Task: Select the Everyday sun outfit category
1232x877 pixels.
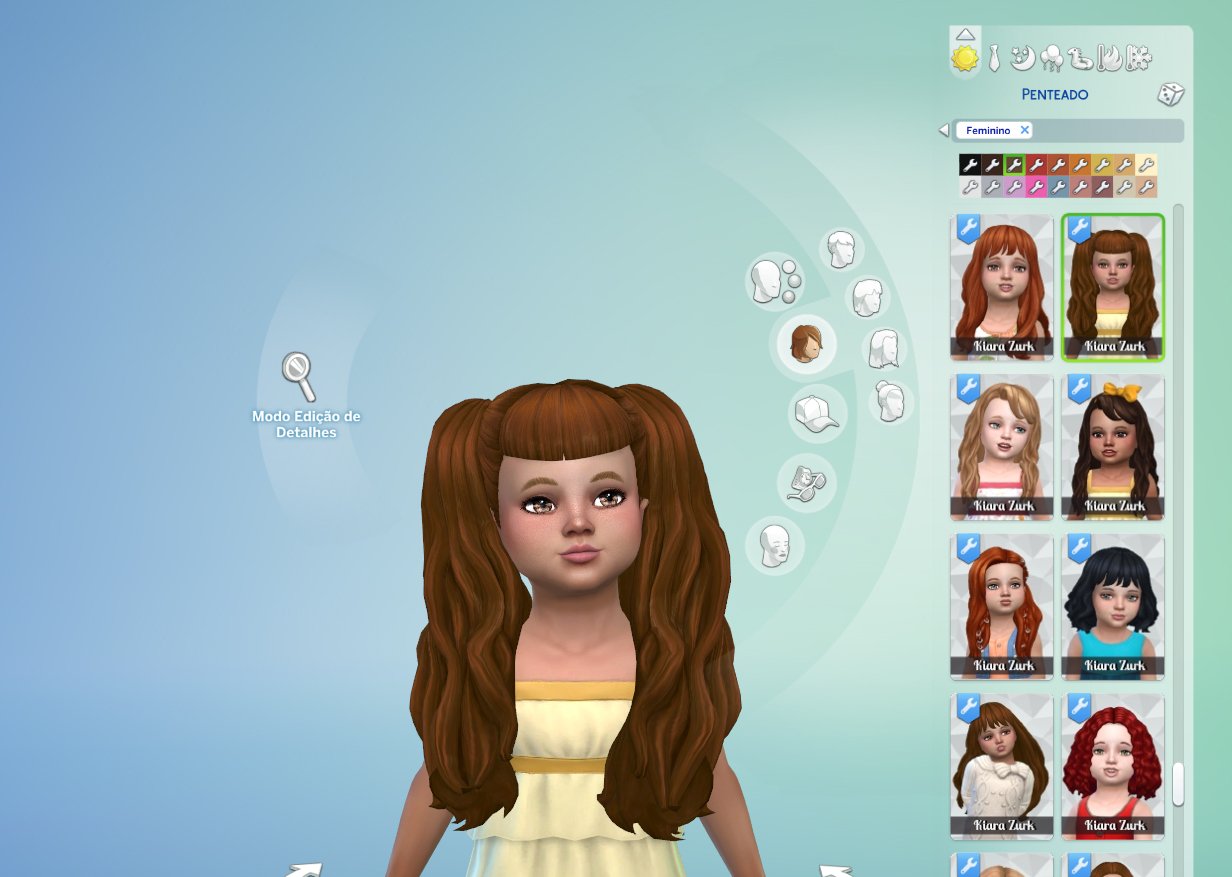Action: tap(965, 60)
